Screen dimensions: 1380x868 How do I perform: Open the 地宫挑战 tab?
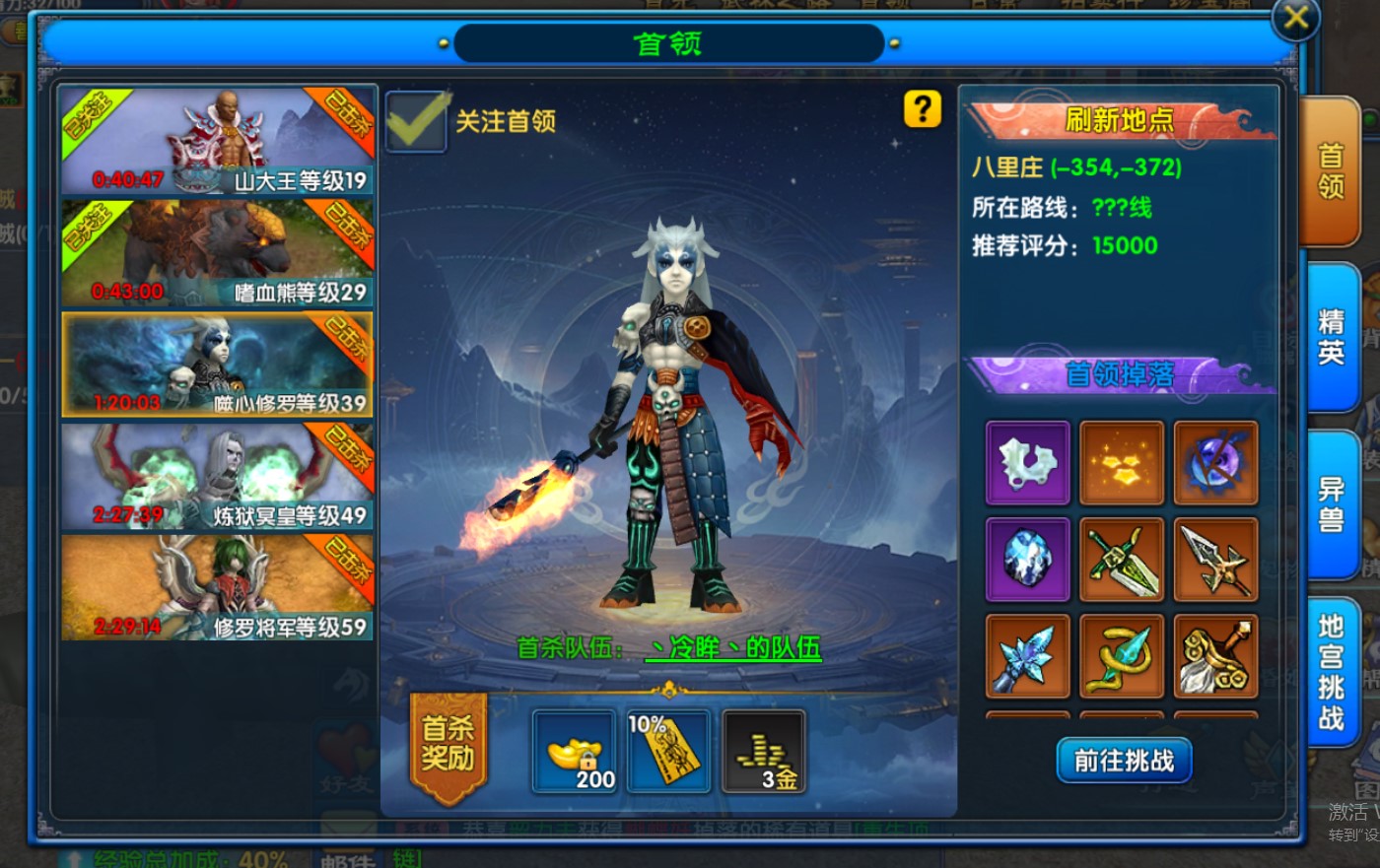[1333, 672]
